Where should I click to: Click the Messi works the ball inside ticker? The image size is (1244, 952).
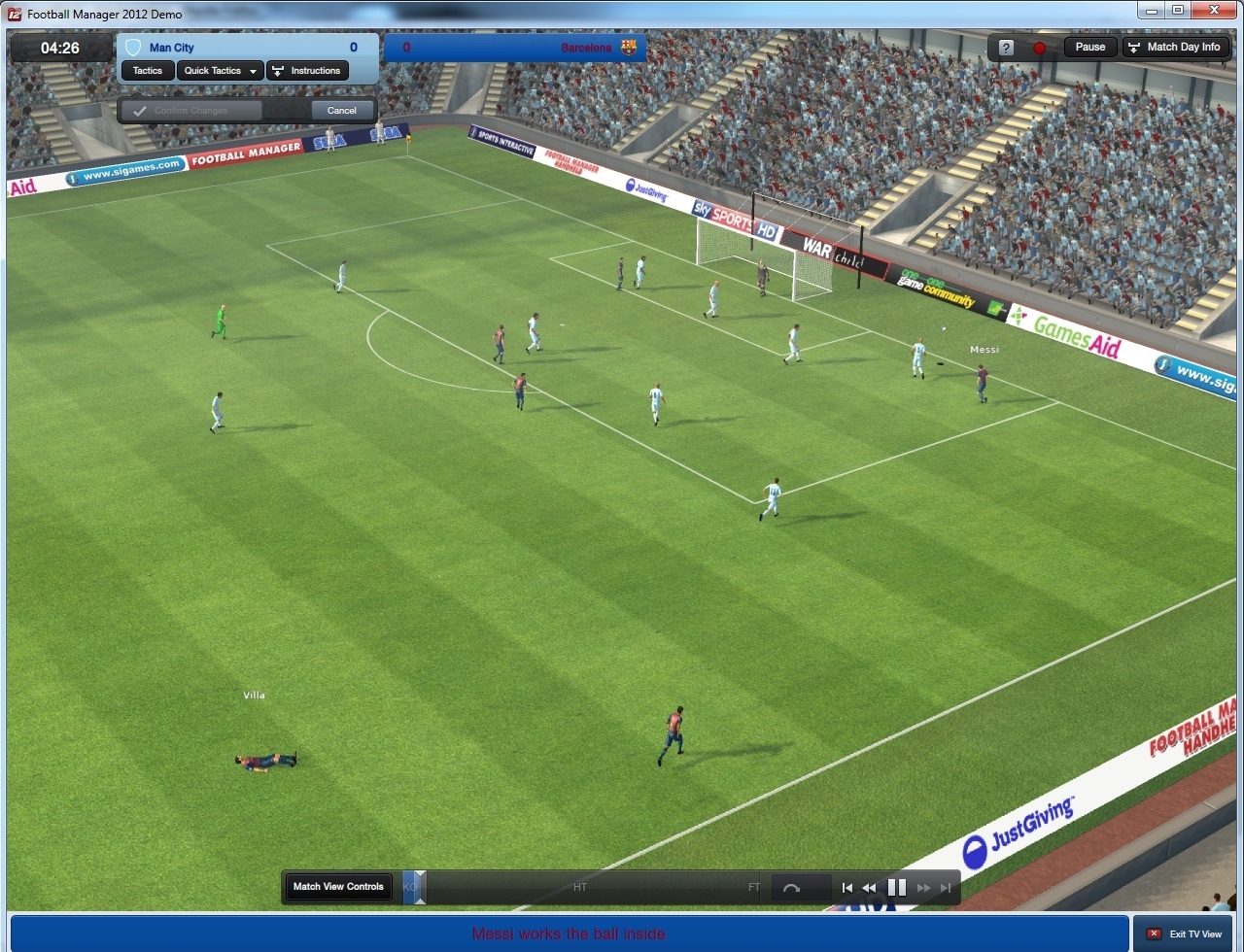[569, 933]
